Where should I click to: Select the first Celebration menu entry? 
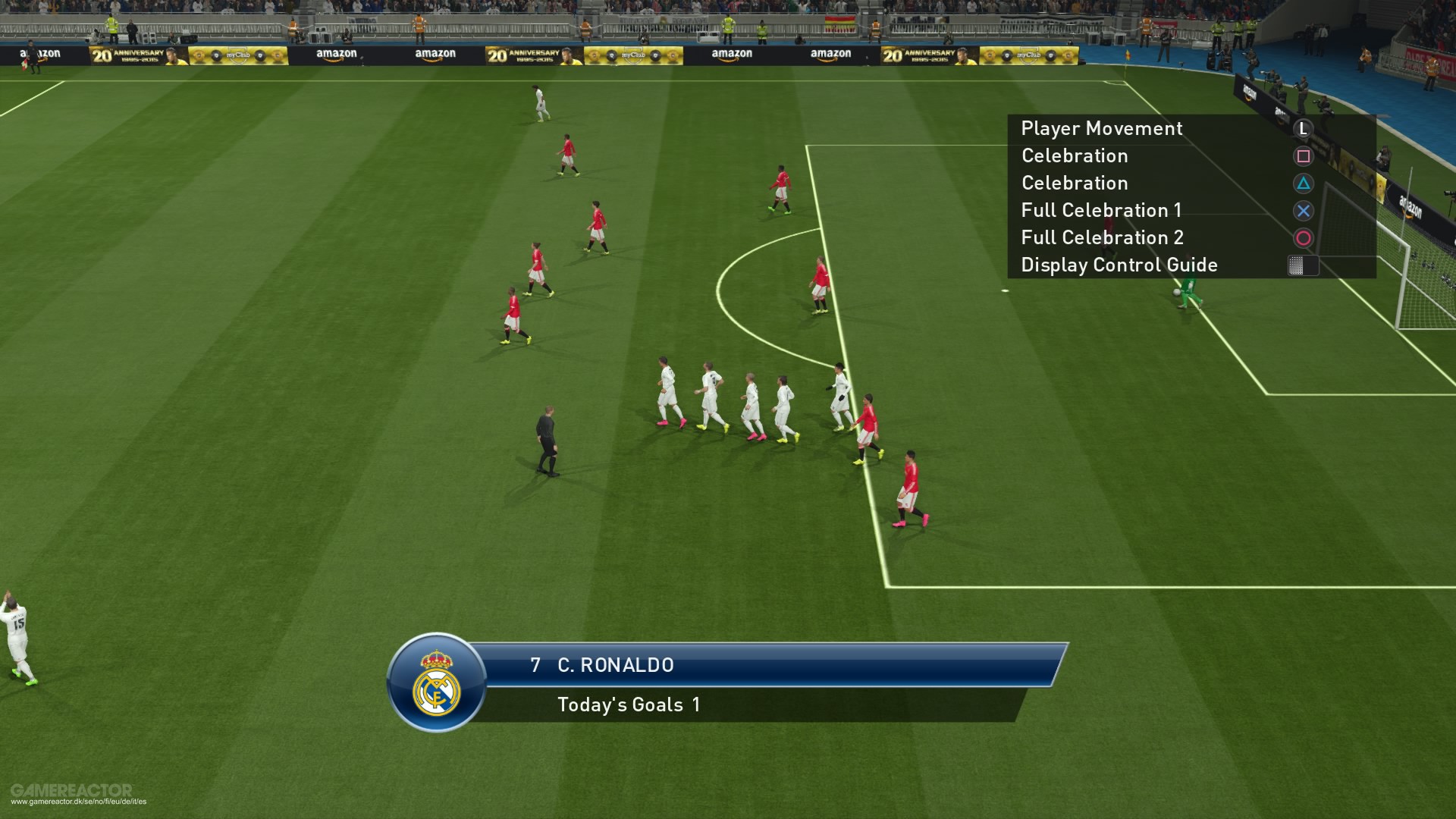pos(1075,156)
